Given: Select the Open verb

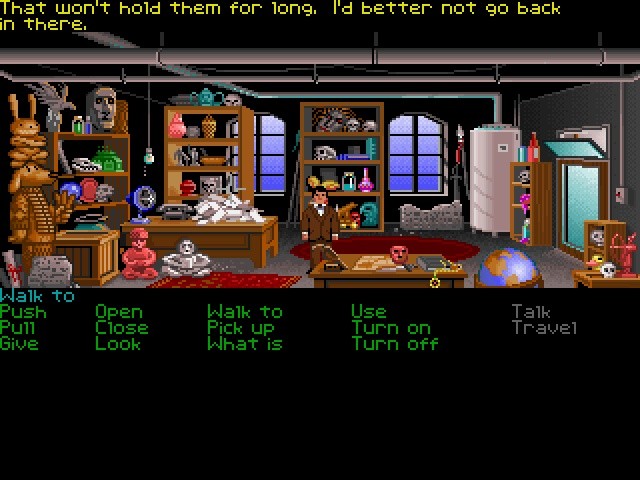Looking at the screenshot, I should click(118, 313).
